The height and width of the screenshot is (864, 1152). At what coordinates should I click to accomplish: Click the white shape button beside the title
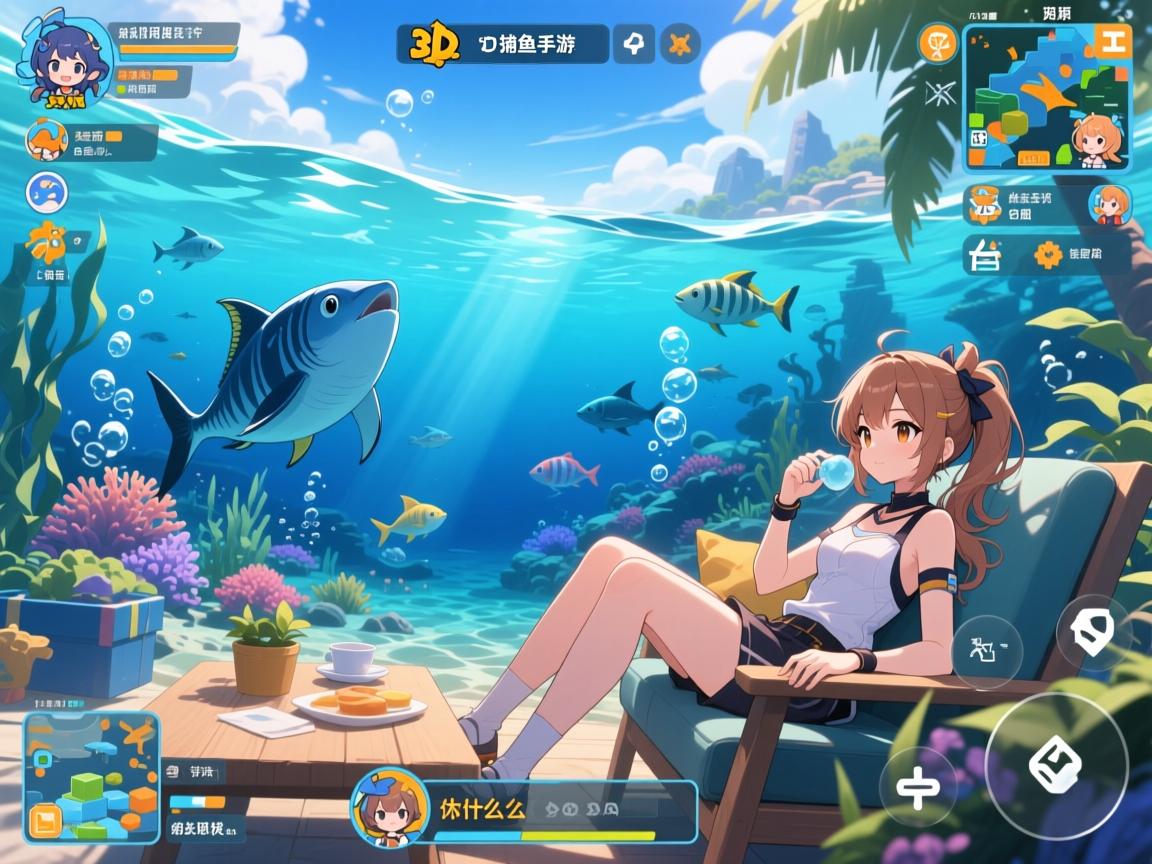click(x=633, y=44)
